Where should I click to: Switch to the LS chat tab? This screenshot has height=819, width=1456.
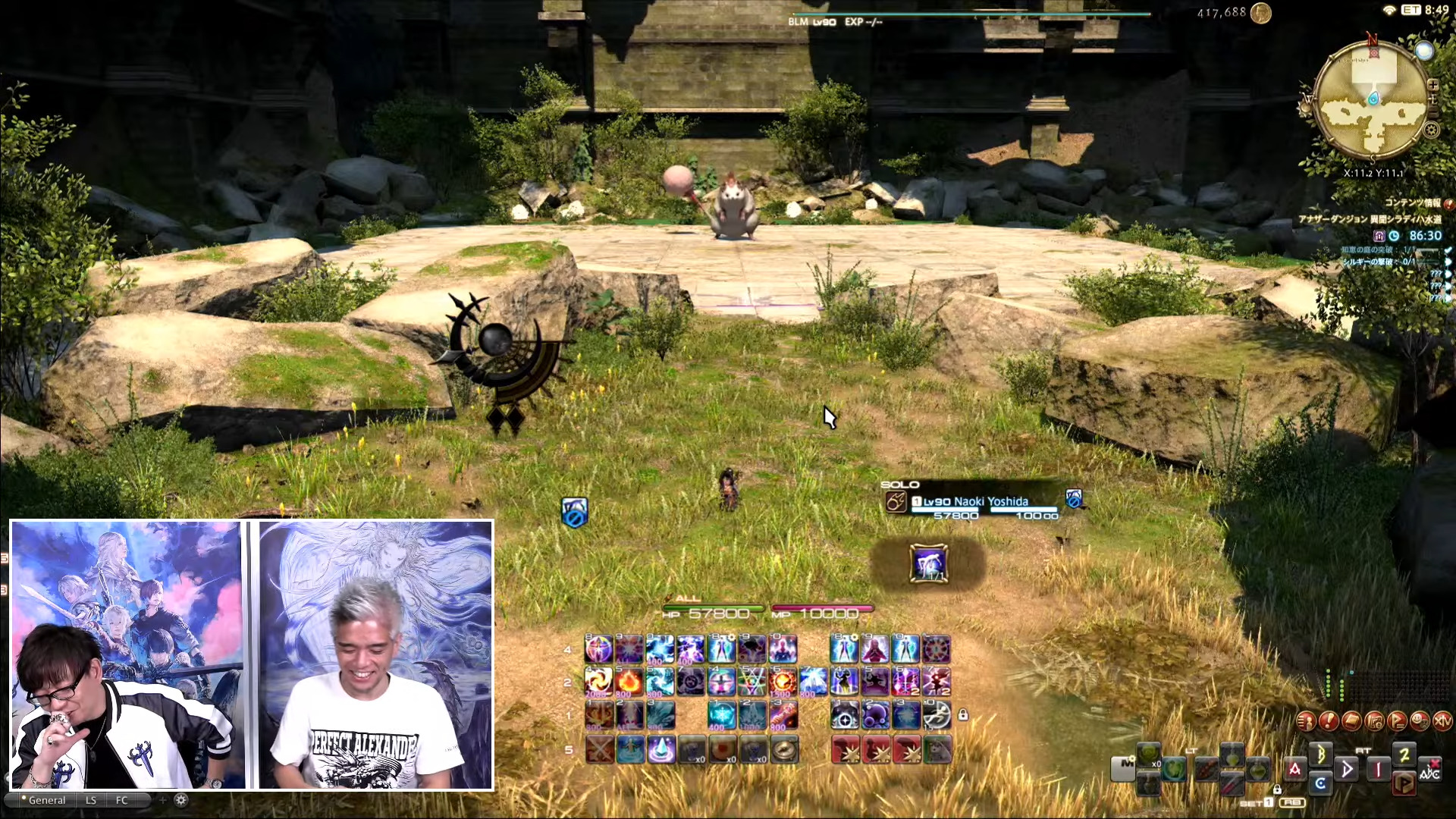(x=91, y=800)
